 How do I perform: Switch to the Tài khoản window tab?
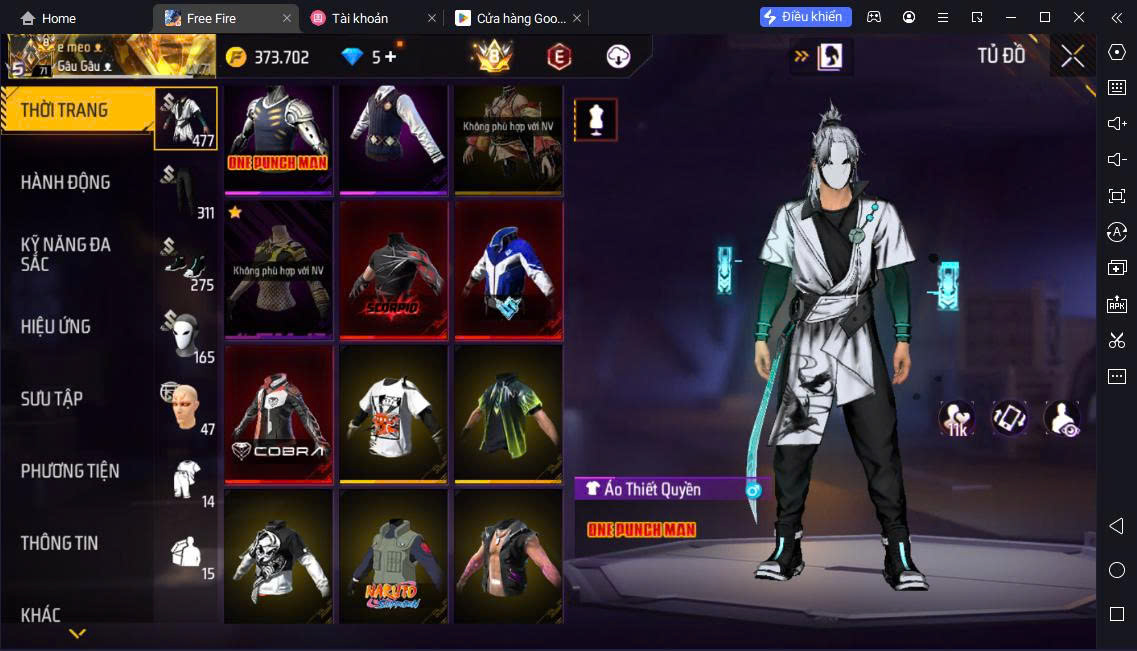point(359,18)
